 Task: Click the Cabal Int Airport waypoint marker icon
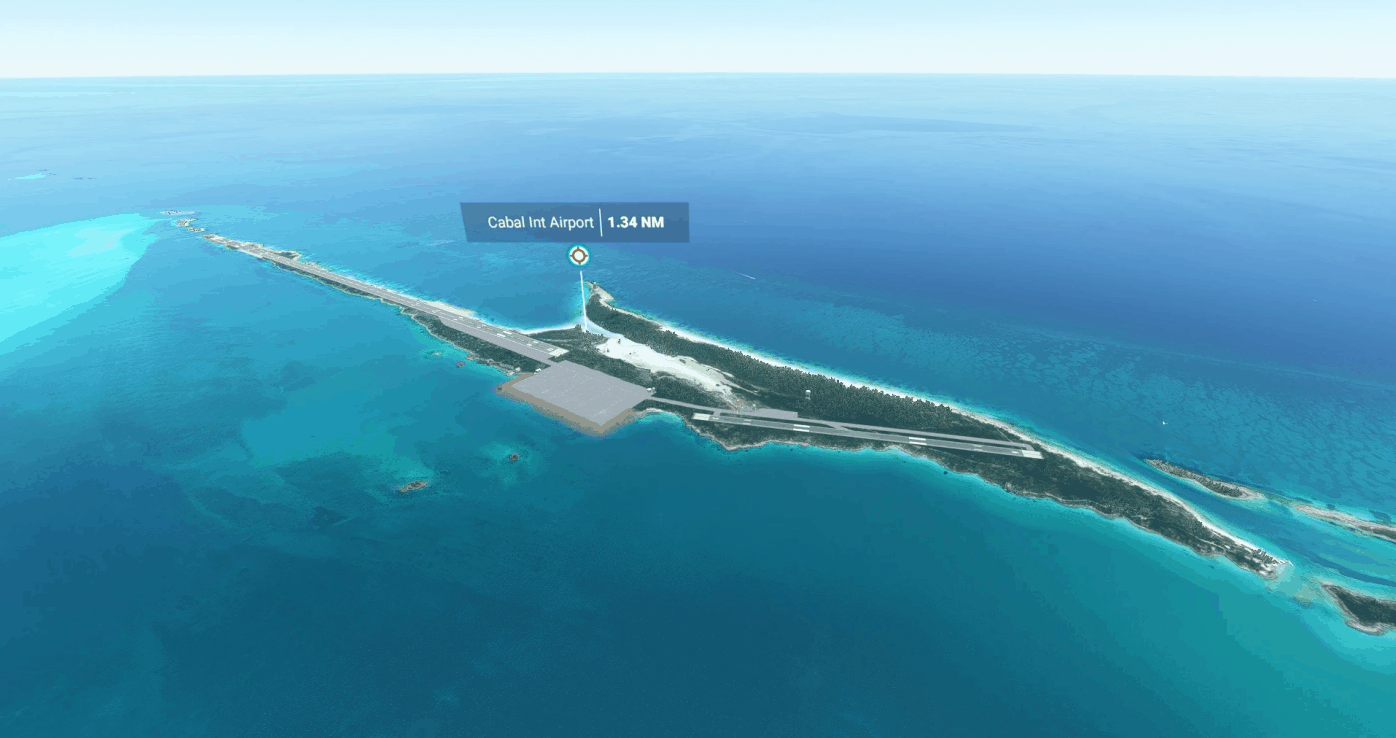click(578, 256)
